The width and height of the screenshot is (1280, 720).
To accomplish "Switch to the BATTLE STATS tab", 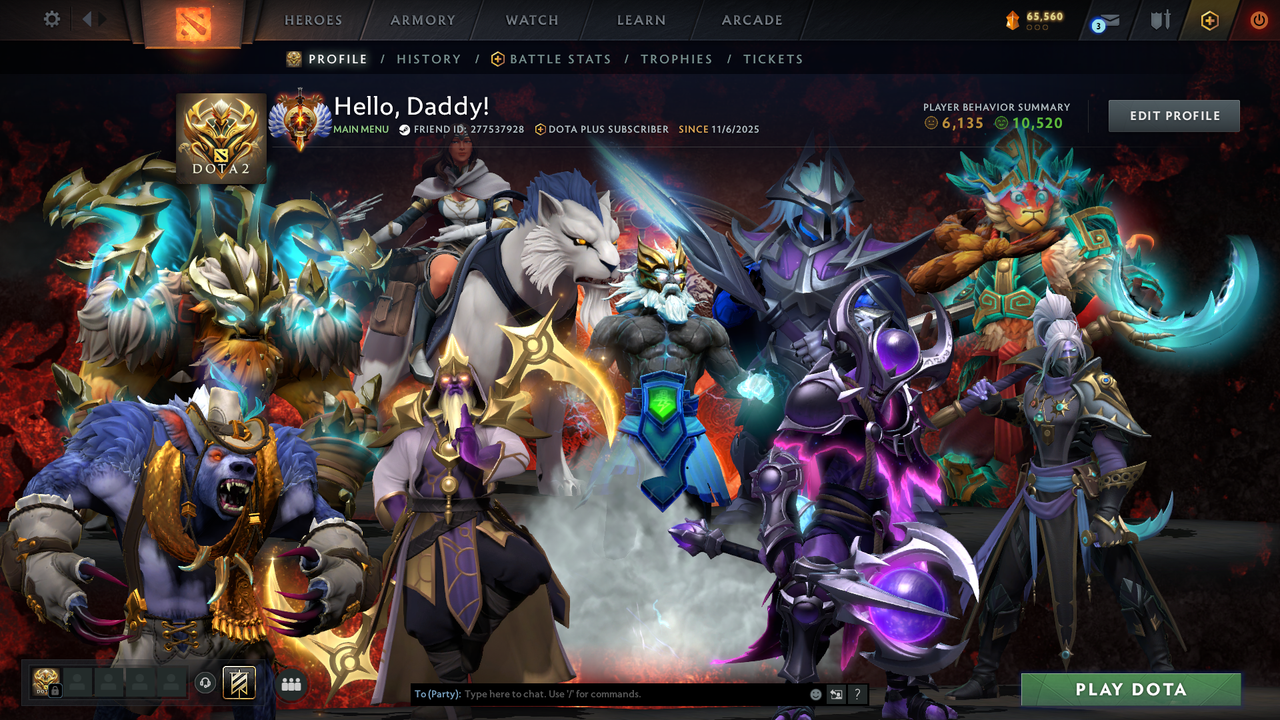I will (560, 59).
